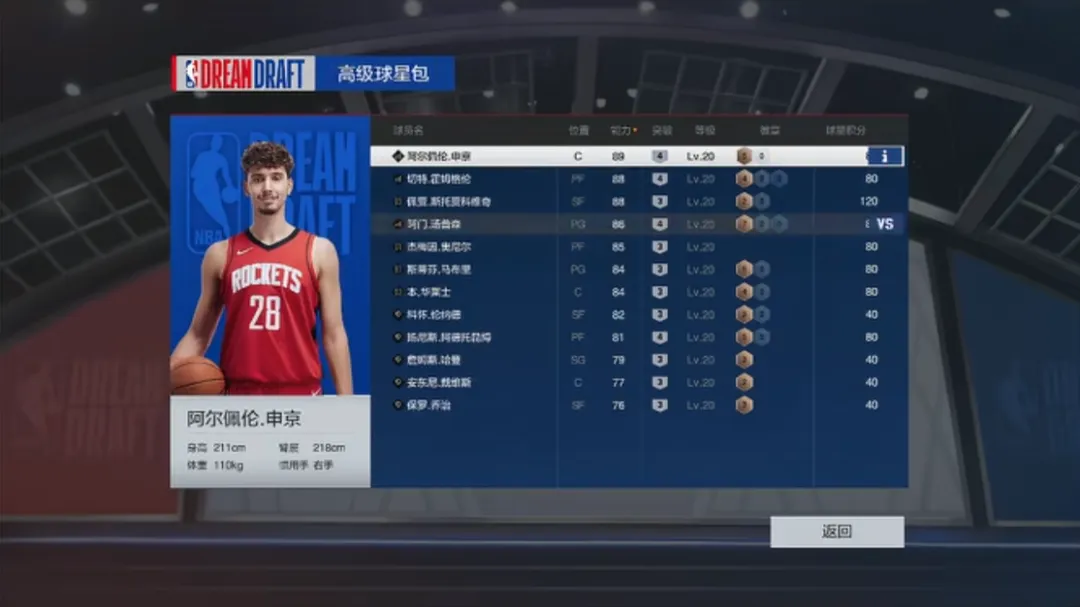Click the VS compare button
1080x607 pixels.
pos(884,225)
